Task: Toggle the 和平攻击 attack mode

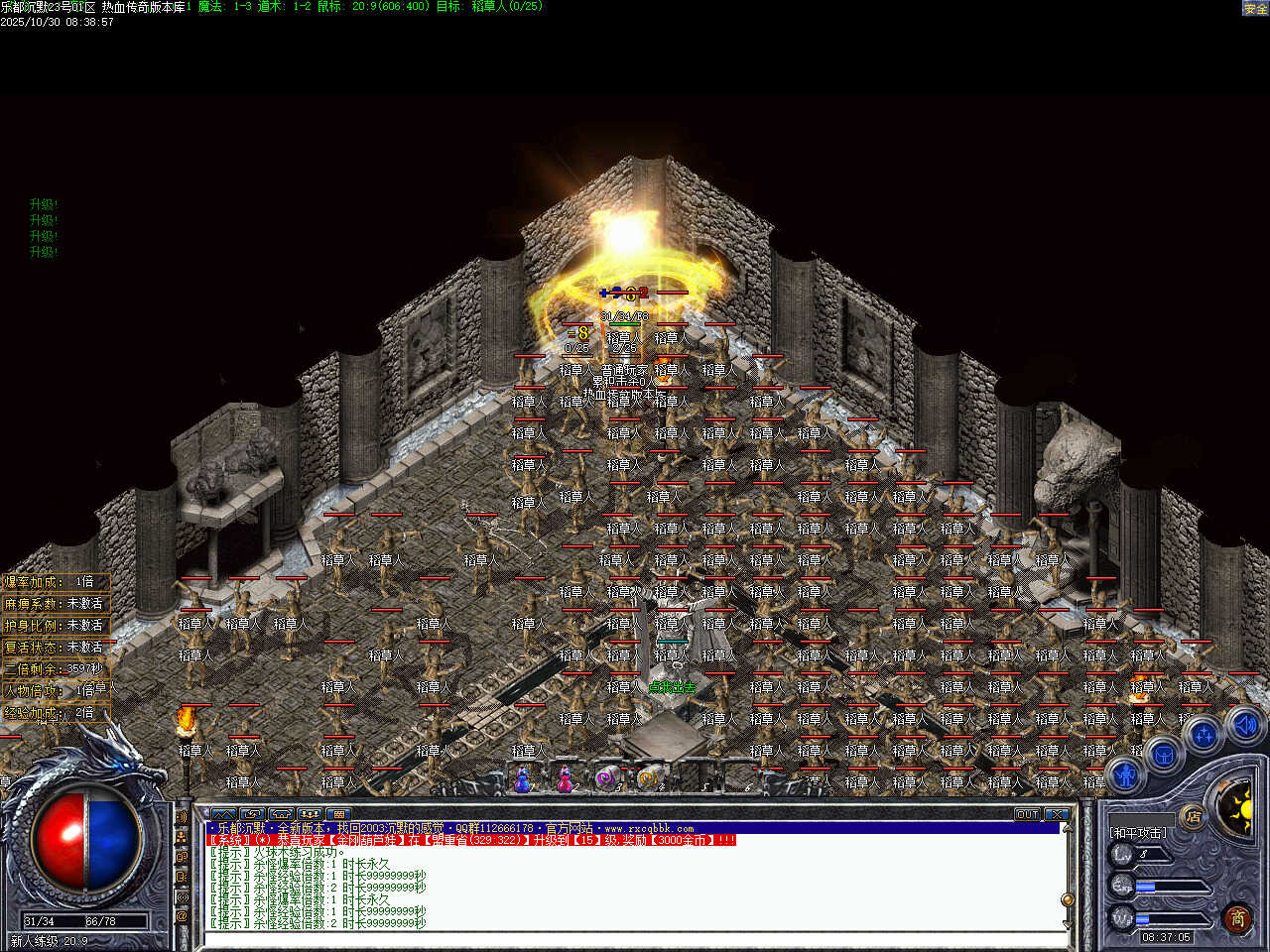Action: pyautogui.click(x=1138, y=833)
